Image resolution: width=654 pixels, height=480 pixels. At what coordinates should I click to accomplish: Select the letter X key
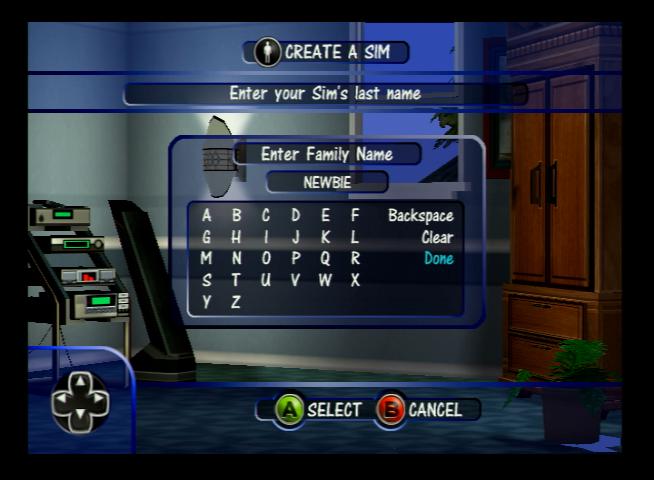click(355, 280)
